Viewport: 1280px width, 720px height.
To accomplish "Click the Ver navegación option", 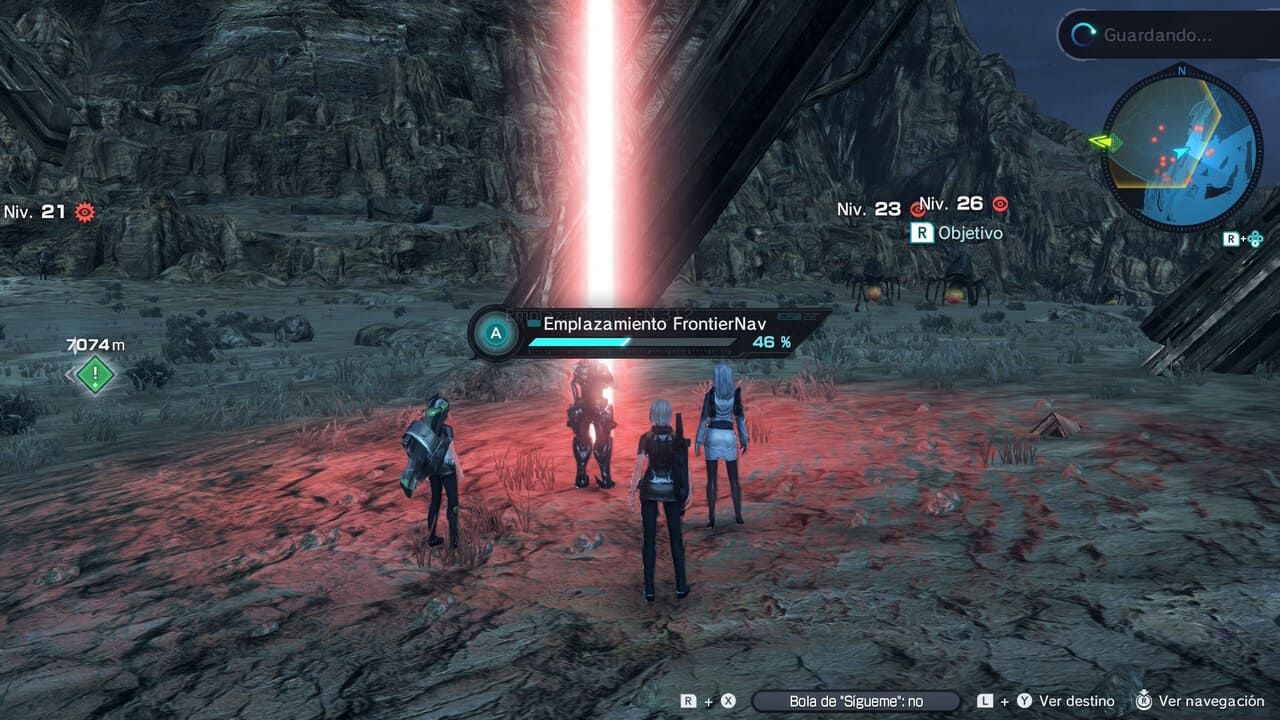I will (x=1210, y=701).
